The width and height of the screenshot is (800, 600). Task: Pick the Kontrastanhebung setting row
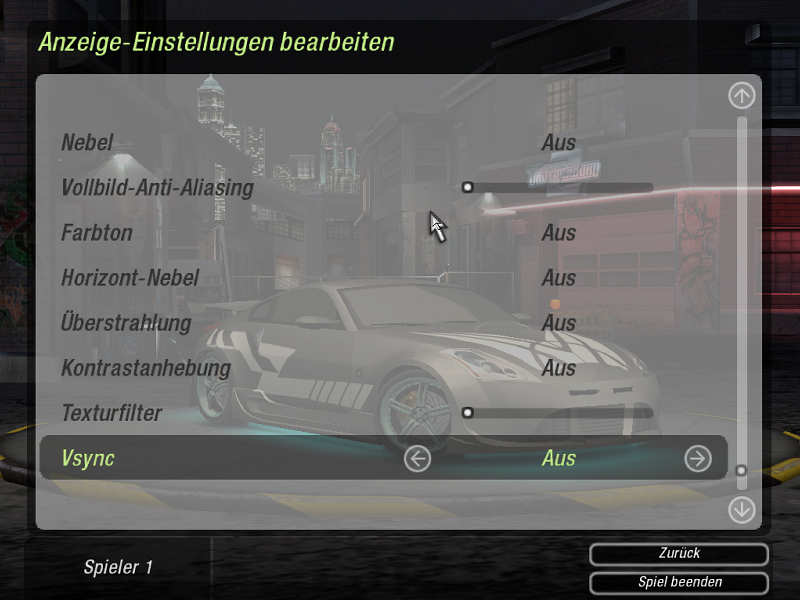146,368
